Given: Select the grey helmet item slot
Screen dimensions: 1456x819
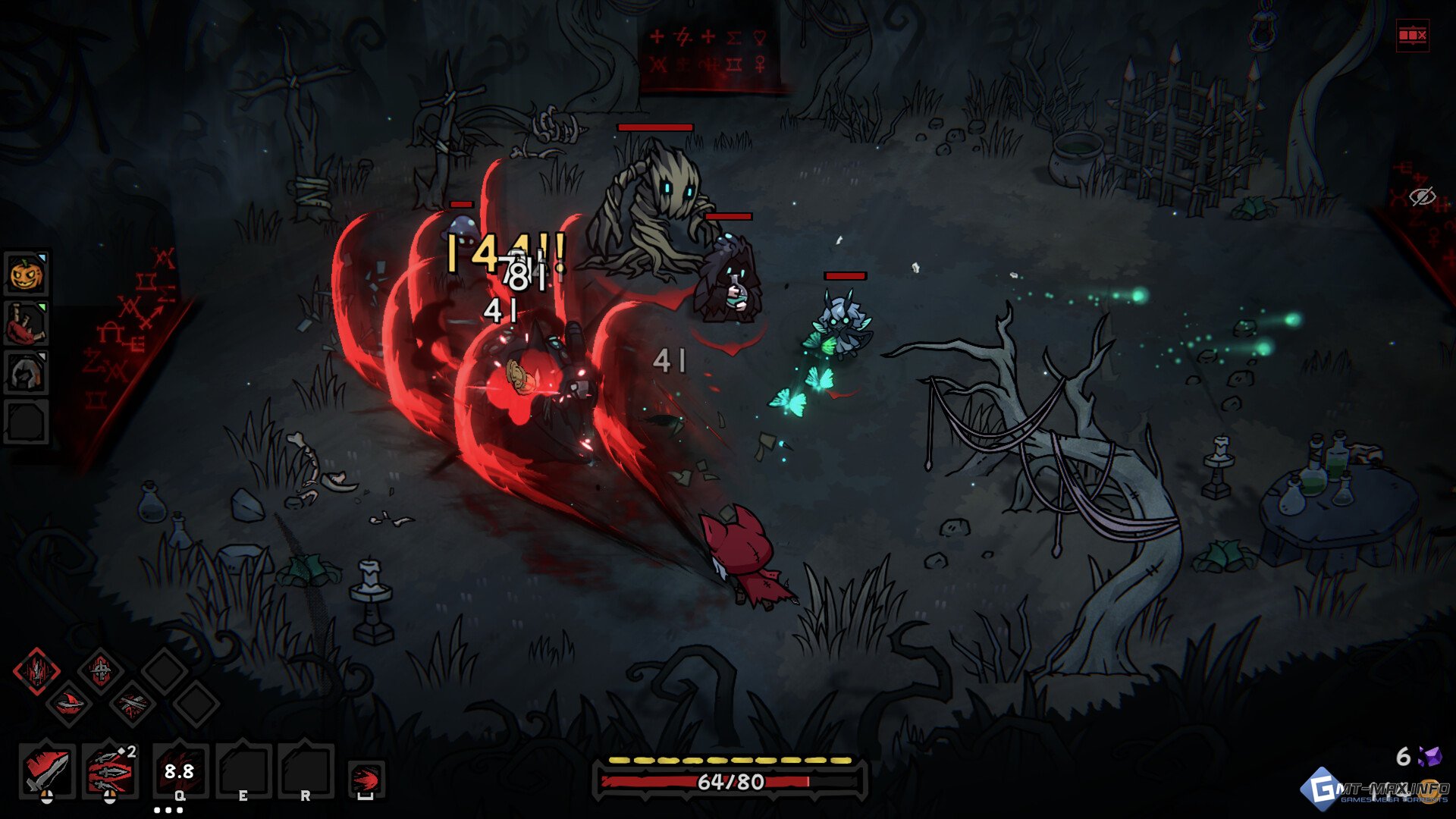Looking at the screenshot, I should click(27, 372).
